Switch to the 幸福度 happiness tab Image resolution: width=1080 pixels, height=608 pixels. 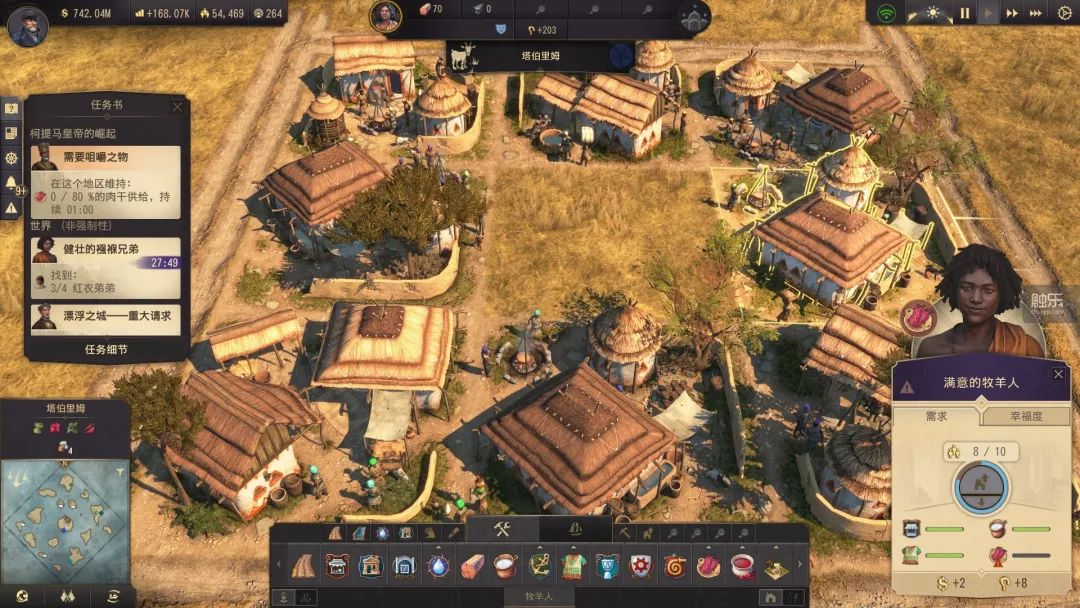1024,416
